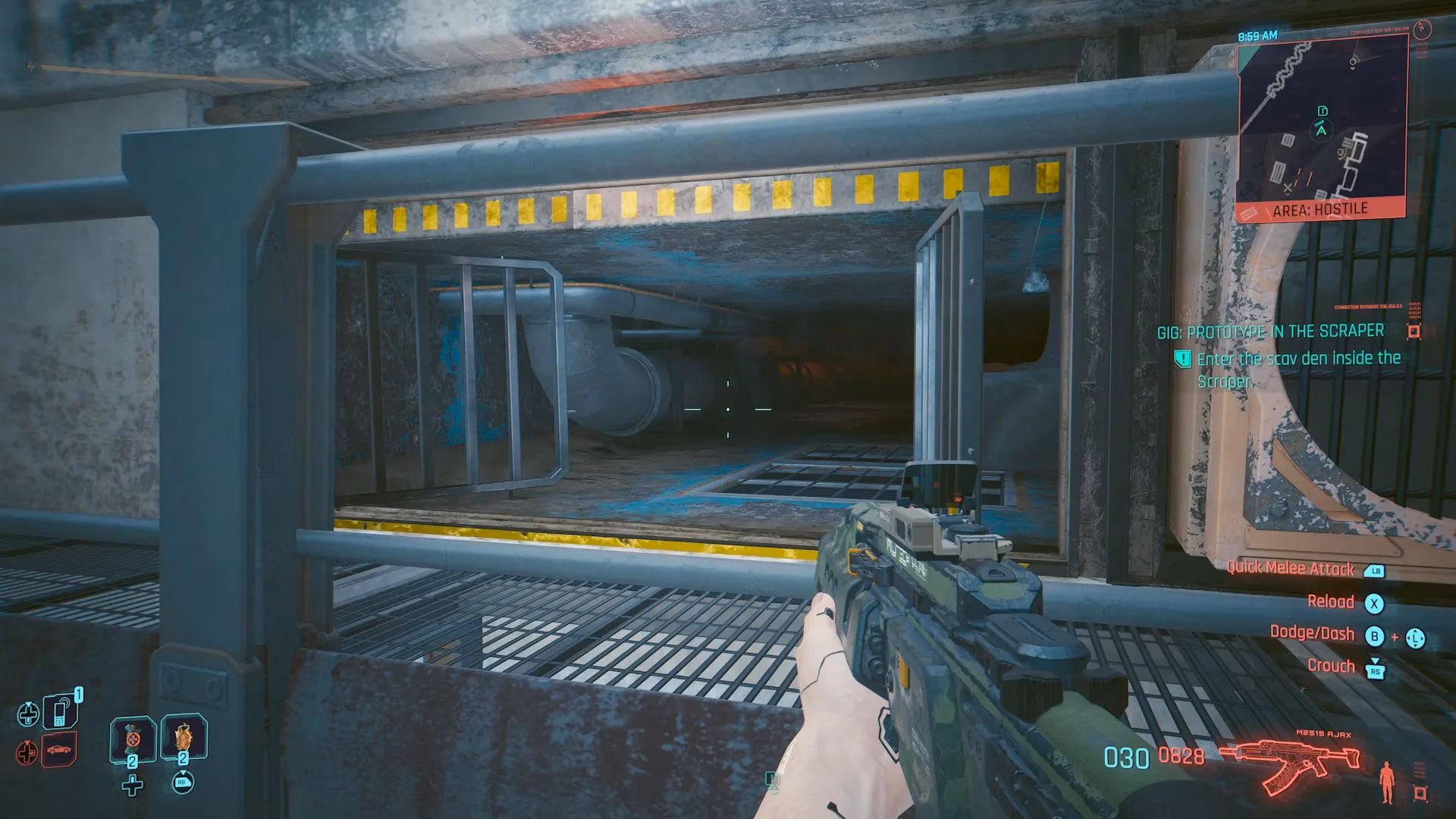The height and width of the screenshot is (819, 1456).
Task: Toggle the Dodge/Dash B button indicator
Action: tap(1374, 635)
